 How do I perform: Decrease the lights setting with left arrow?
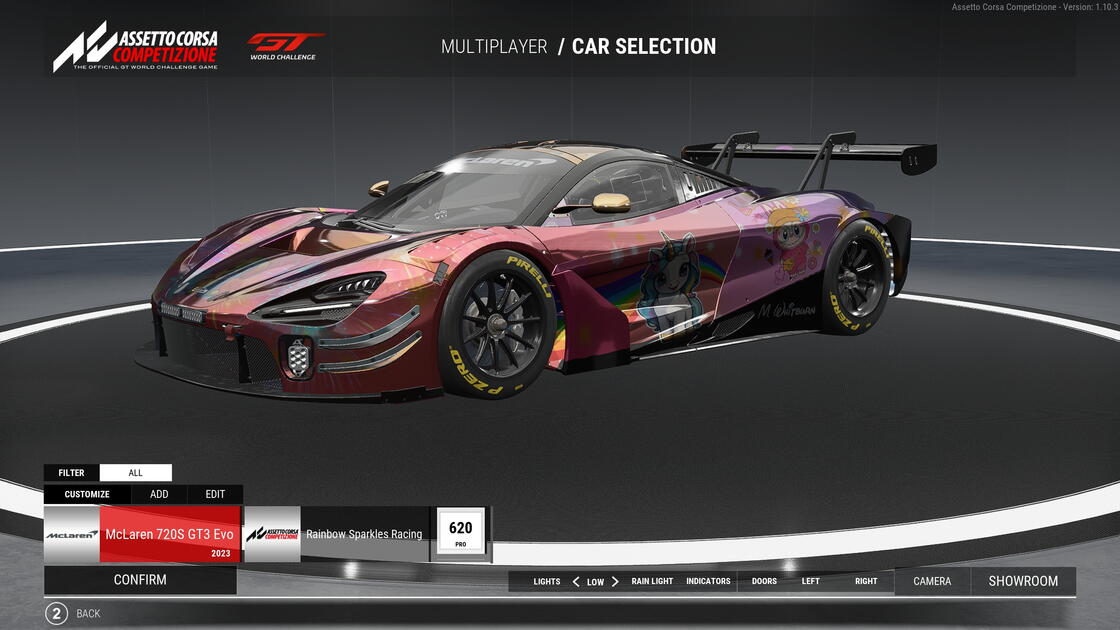coord(576,582)
